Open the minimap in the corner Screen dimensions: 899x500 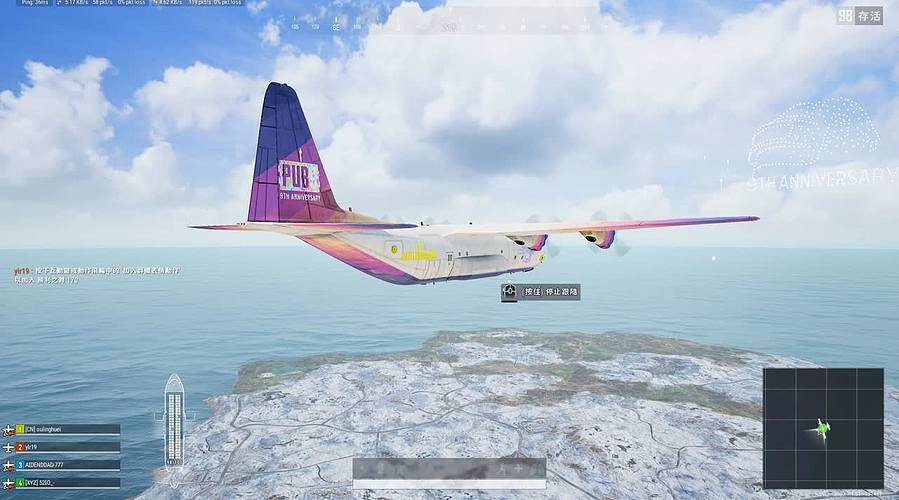point(823,427)
